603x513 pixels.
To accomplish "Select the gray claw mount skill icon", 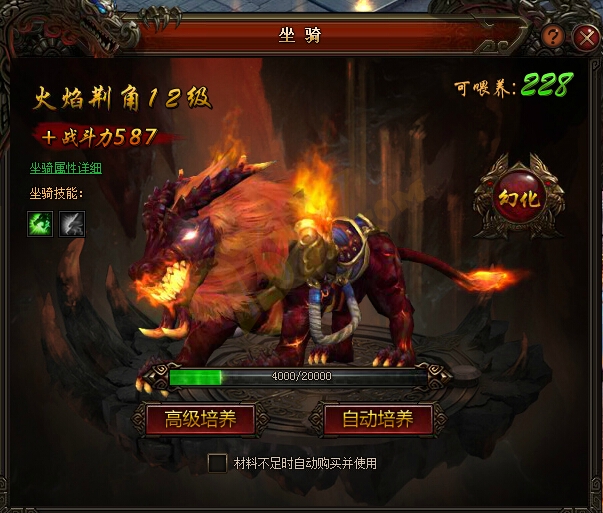I will click(72, 223).
